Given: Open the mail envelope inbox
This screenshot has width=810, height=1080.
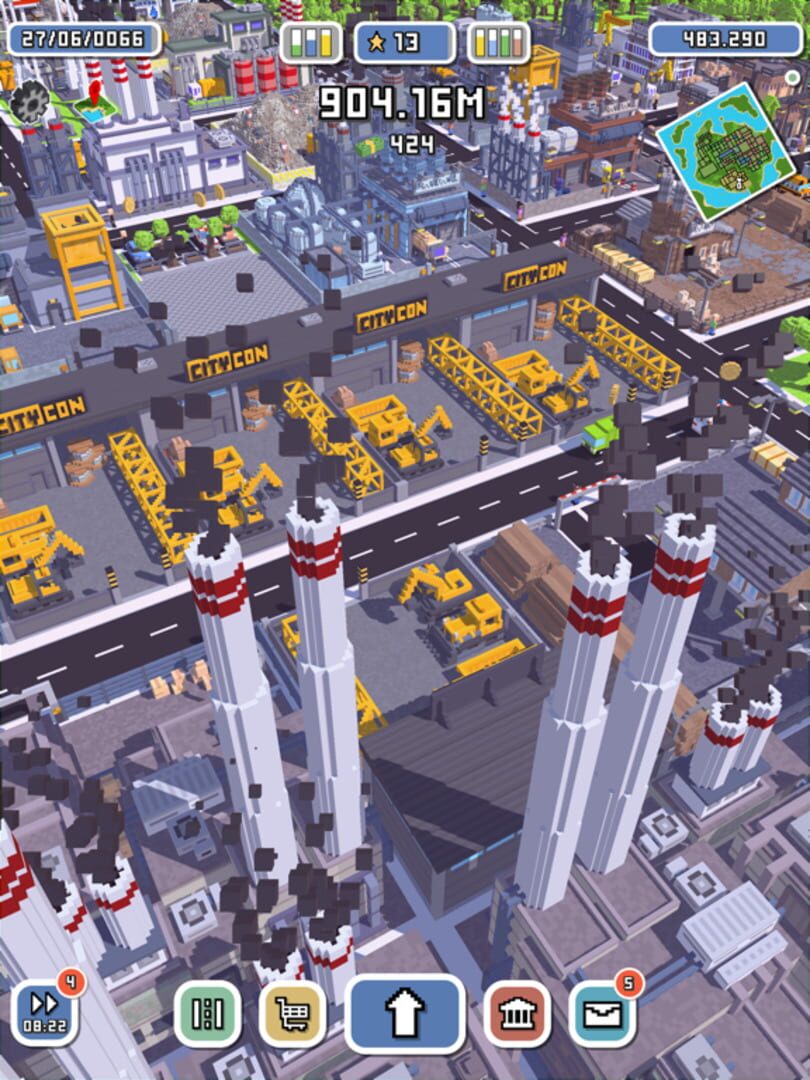Looking at the screenshot, I should [x=602, y=1013].
